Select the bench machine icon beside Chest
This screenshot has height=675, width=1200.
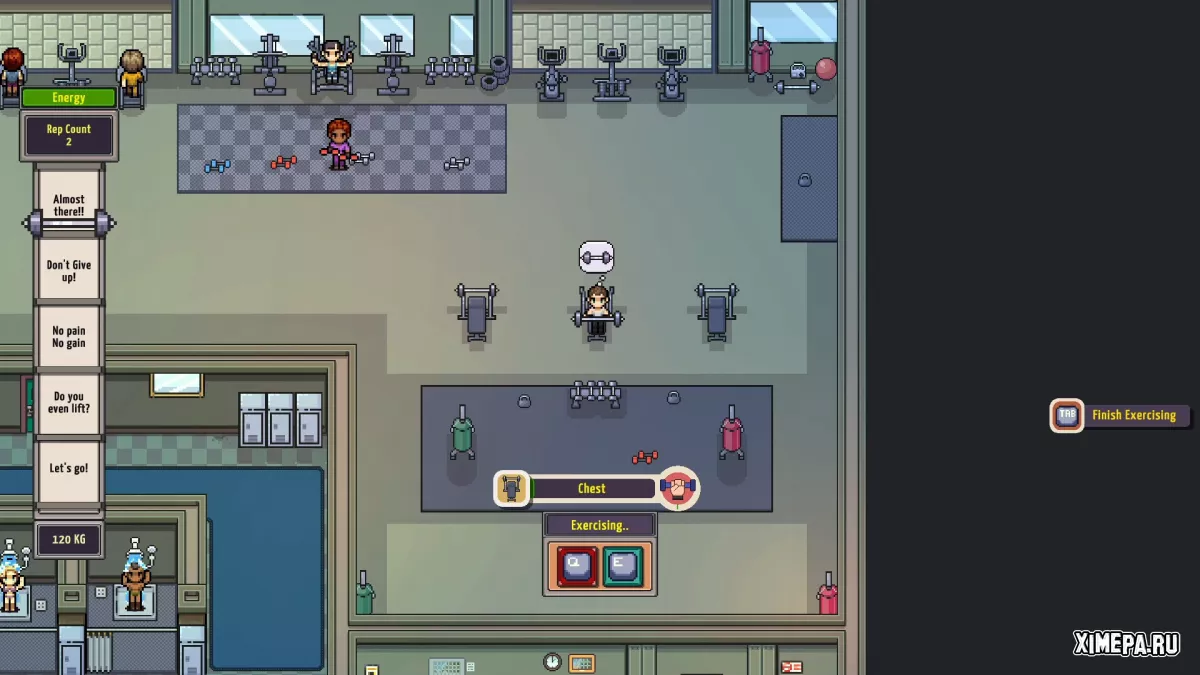[x=512, y=489]
